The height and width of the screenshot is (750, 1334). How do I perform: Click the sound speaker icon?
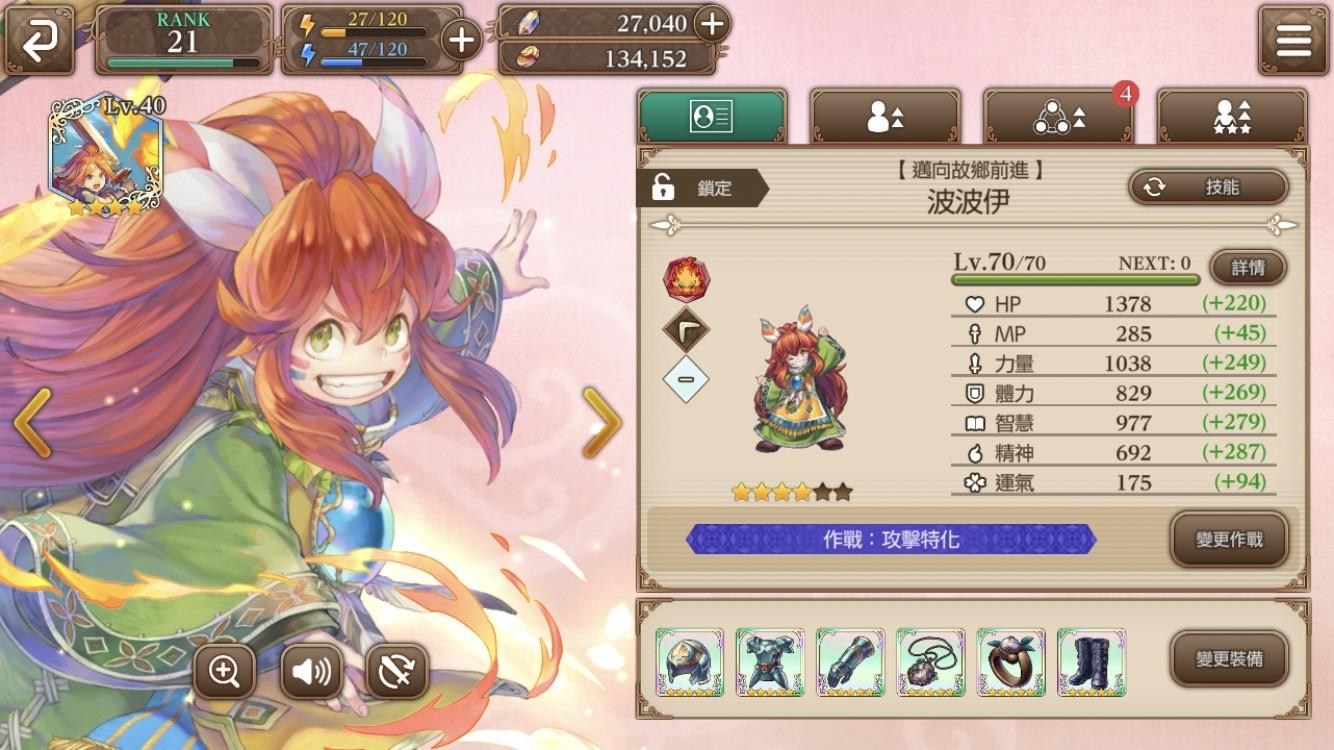(312, 671)
